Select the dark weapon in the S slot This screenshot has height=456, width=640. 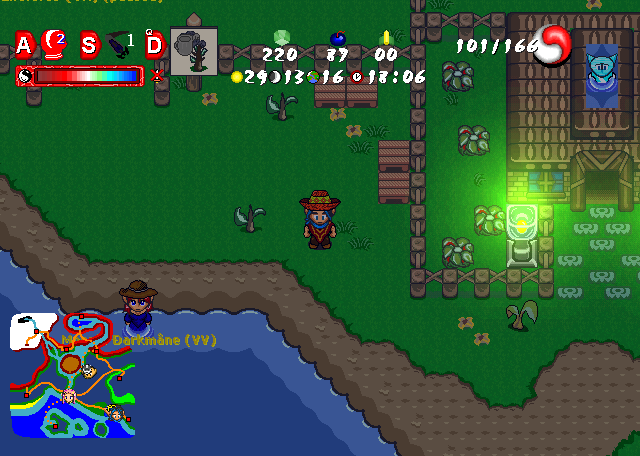tap(118, 44)
